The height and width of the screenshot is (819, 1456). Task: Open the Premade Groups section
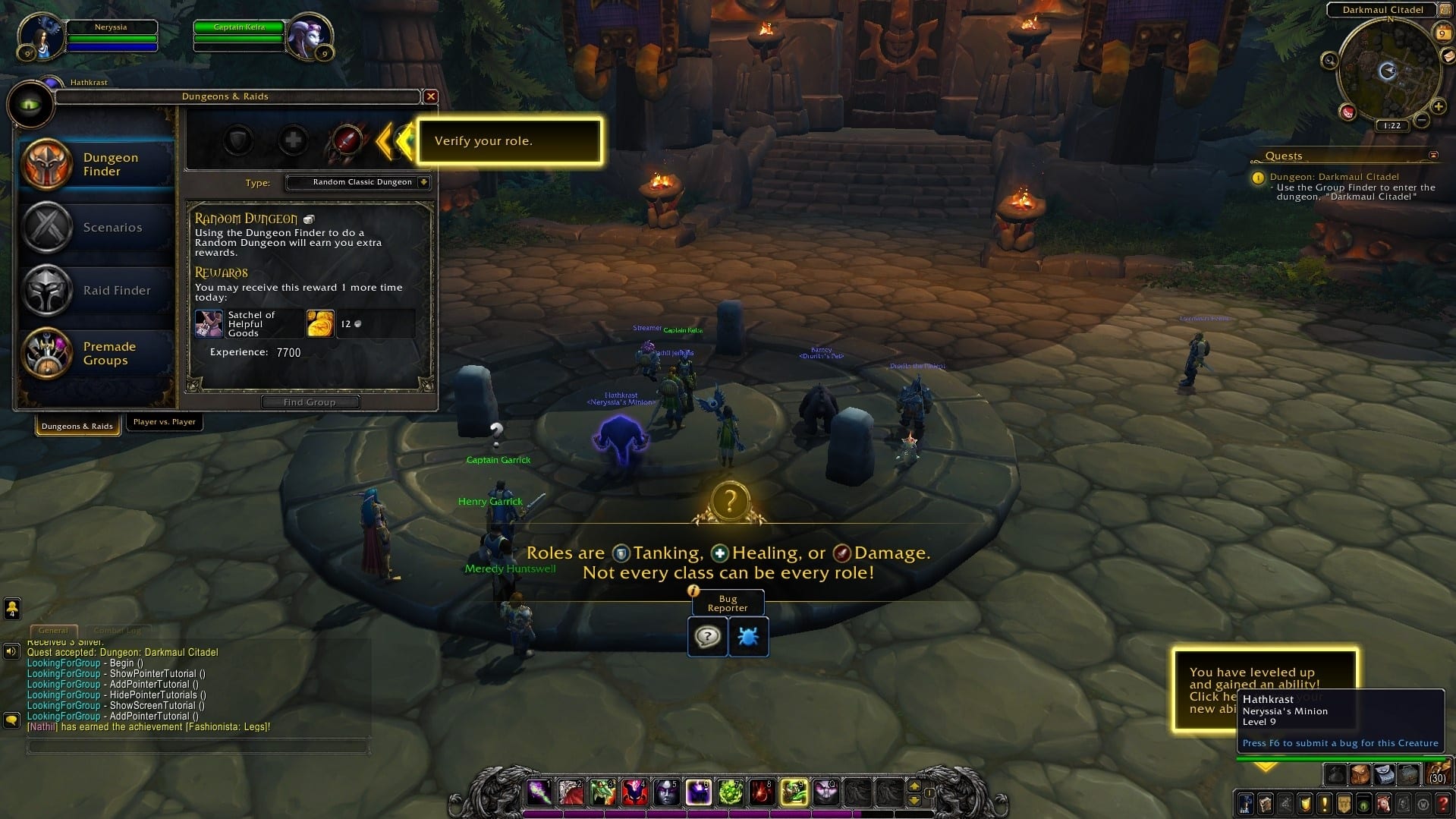coord(96,353)
